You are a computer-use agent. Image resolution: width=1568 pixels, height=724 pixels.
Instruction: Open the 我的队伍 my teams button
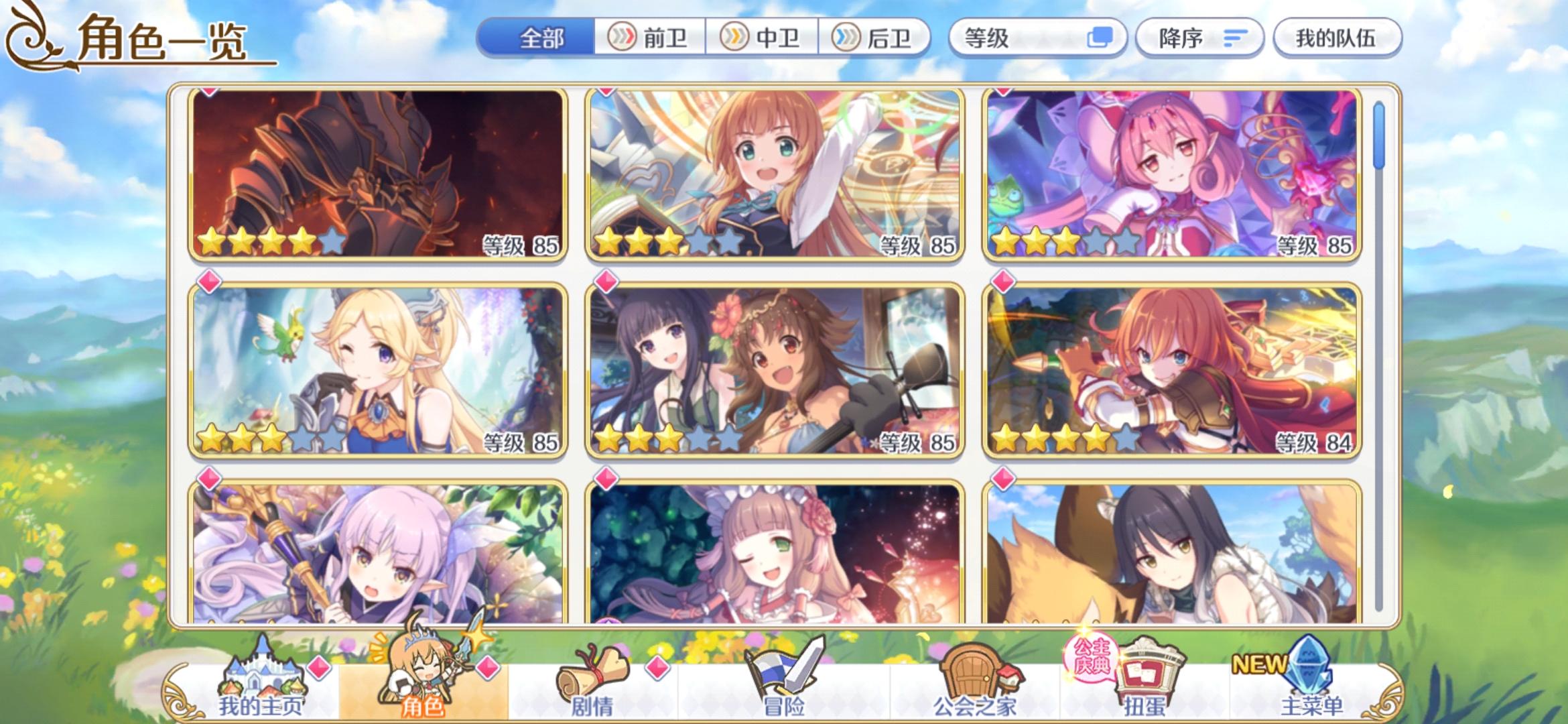(x=1337, y=38)
